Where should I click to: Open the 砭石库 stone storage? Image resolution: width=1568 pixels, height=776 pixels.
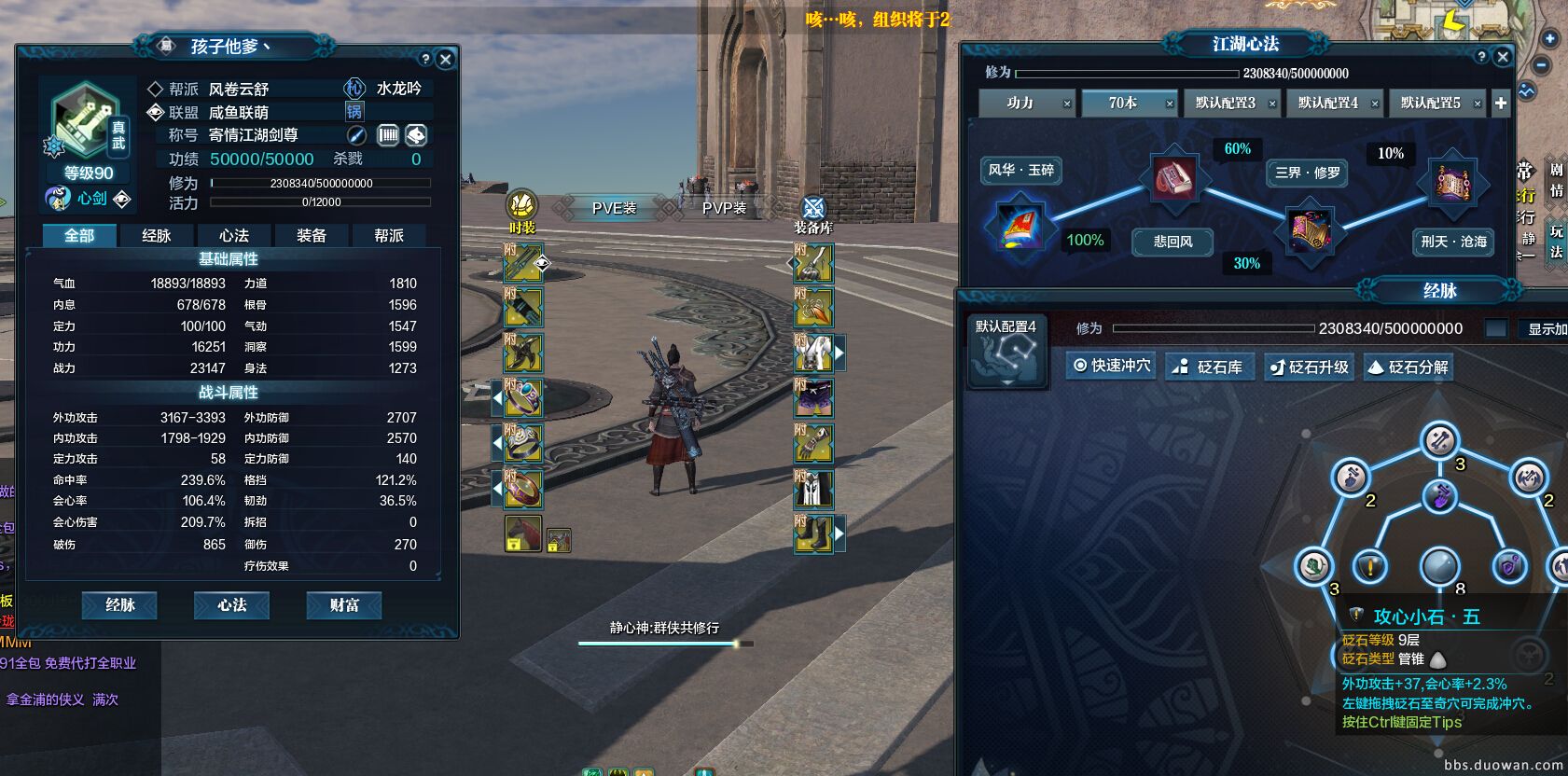tap(1210, 367)
